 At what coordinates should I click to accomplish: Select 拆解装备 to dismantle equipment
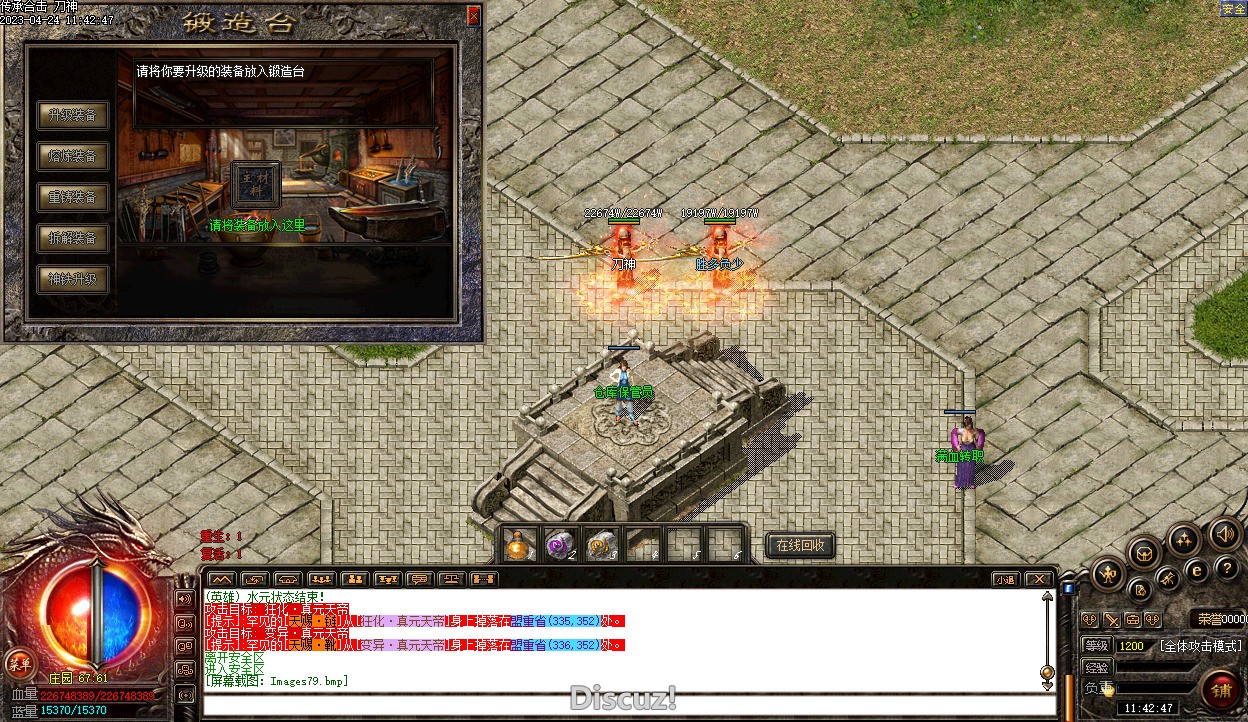[73, 238]
